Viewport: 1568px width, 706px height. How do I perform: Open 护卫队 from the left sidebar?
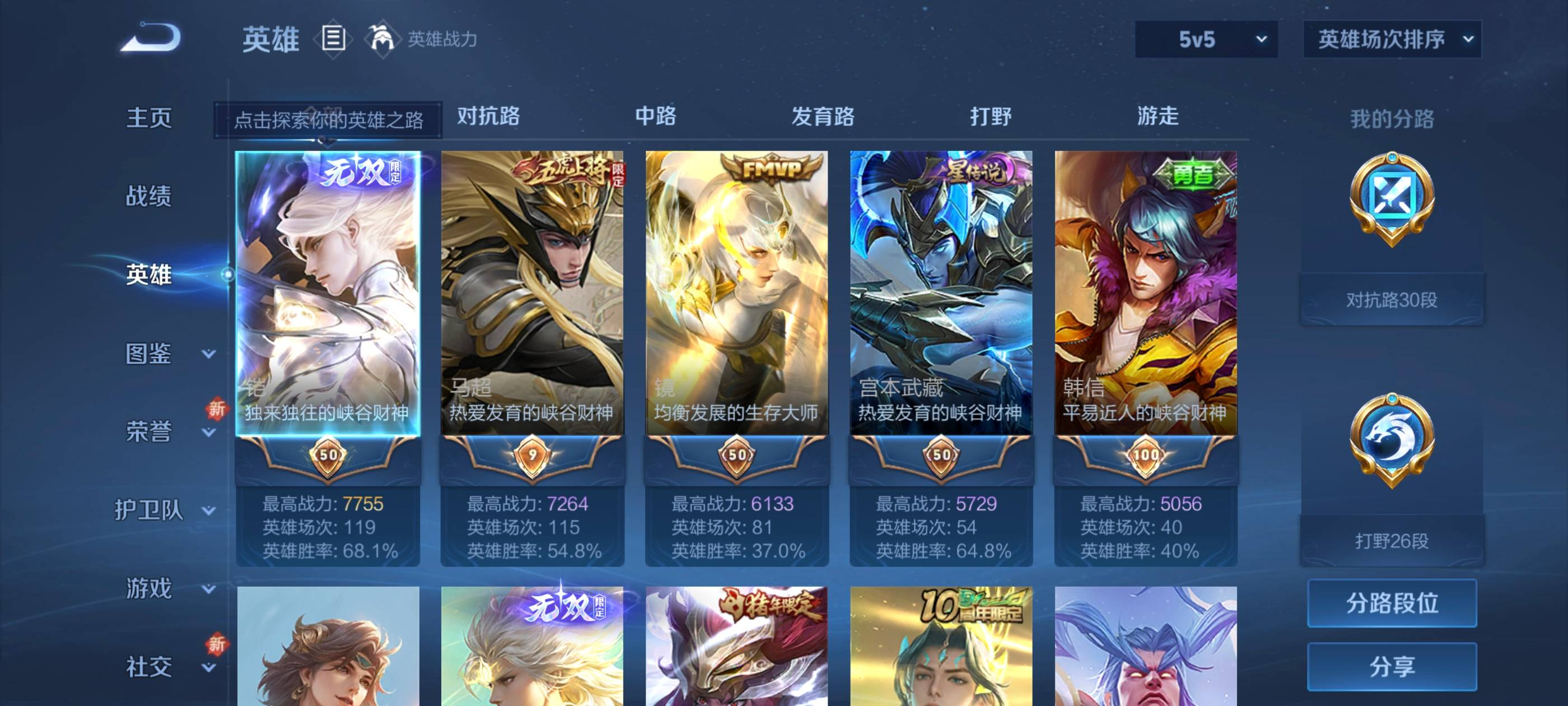click(148, 512)
